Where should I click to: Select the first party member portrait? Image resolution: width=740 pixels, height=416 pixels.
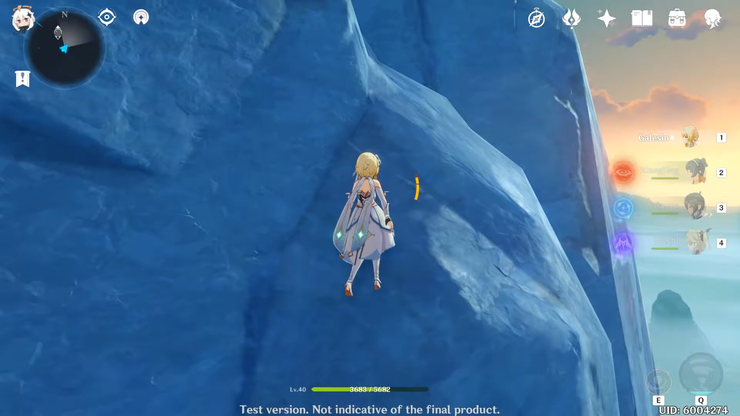click(690, 137)
